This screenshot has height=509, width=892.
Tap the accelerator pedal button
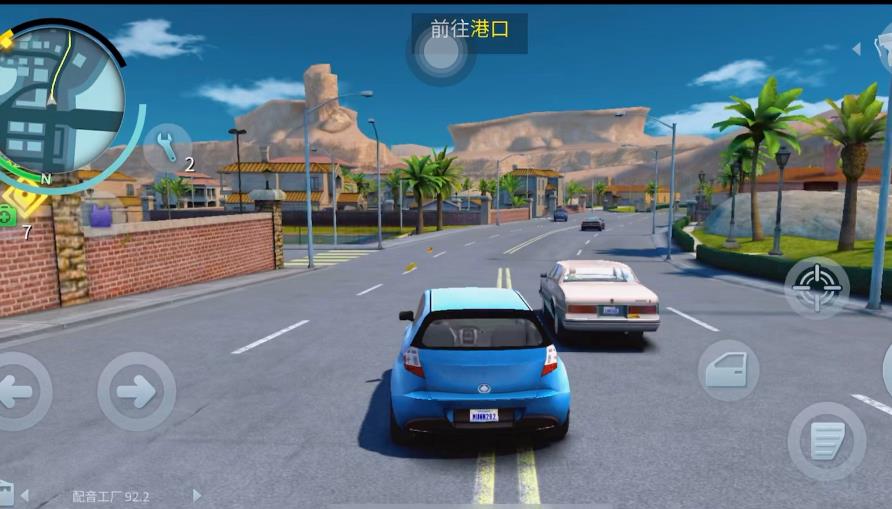point(826,440)
